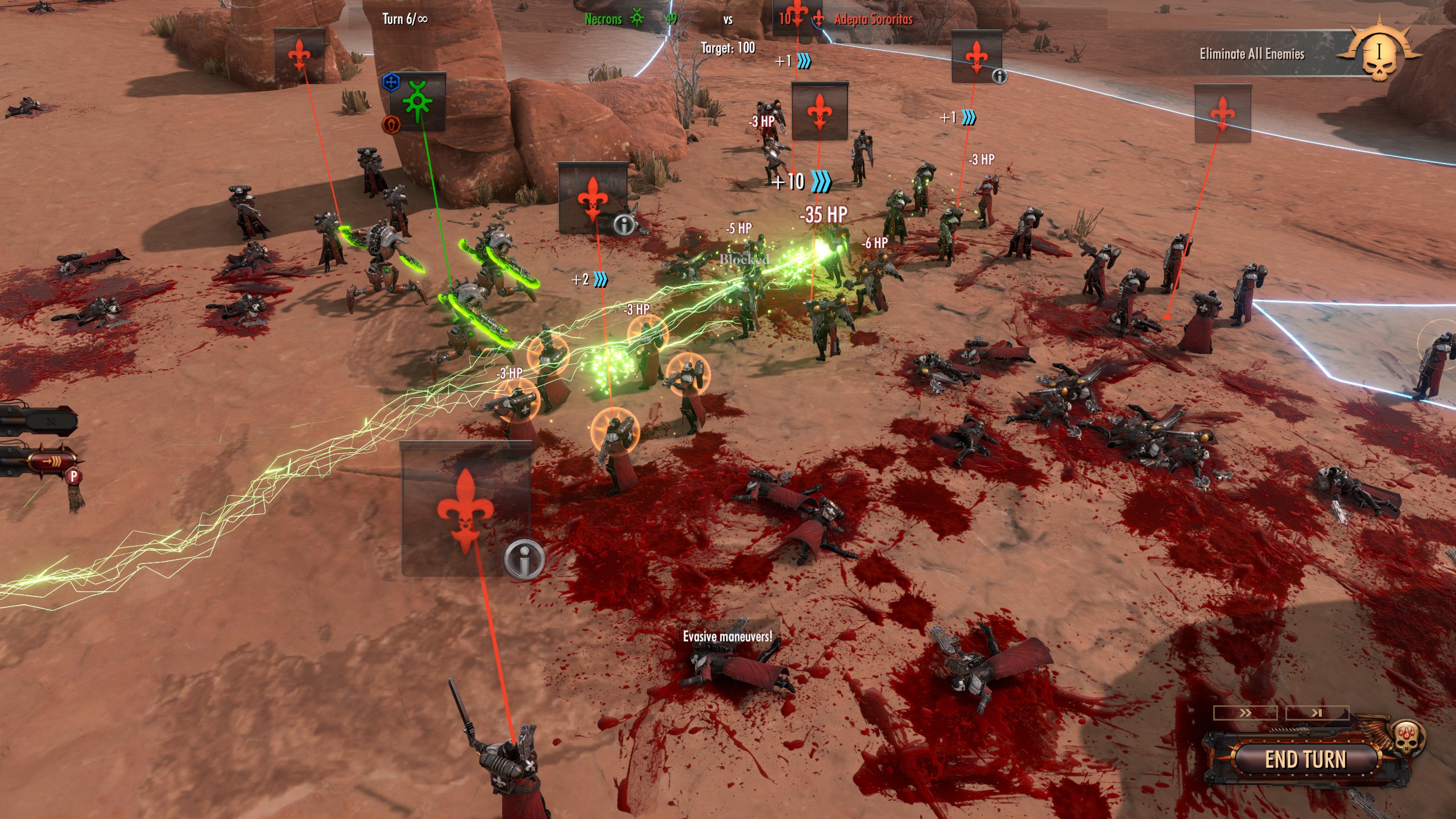
Task: Show info for the largest Sororitas banner
Action: tap(524, 559)
